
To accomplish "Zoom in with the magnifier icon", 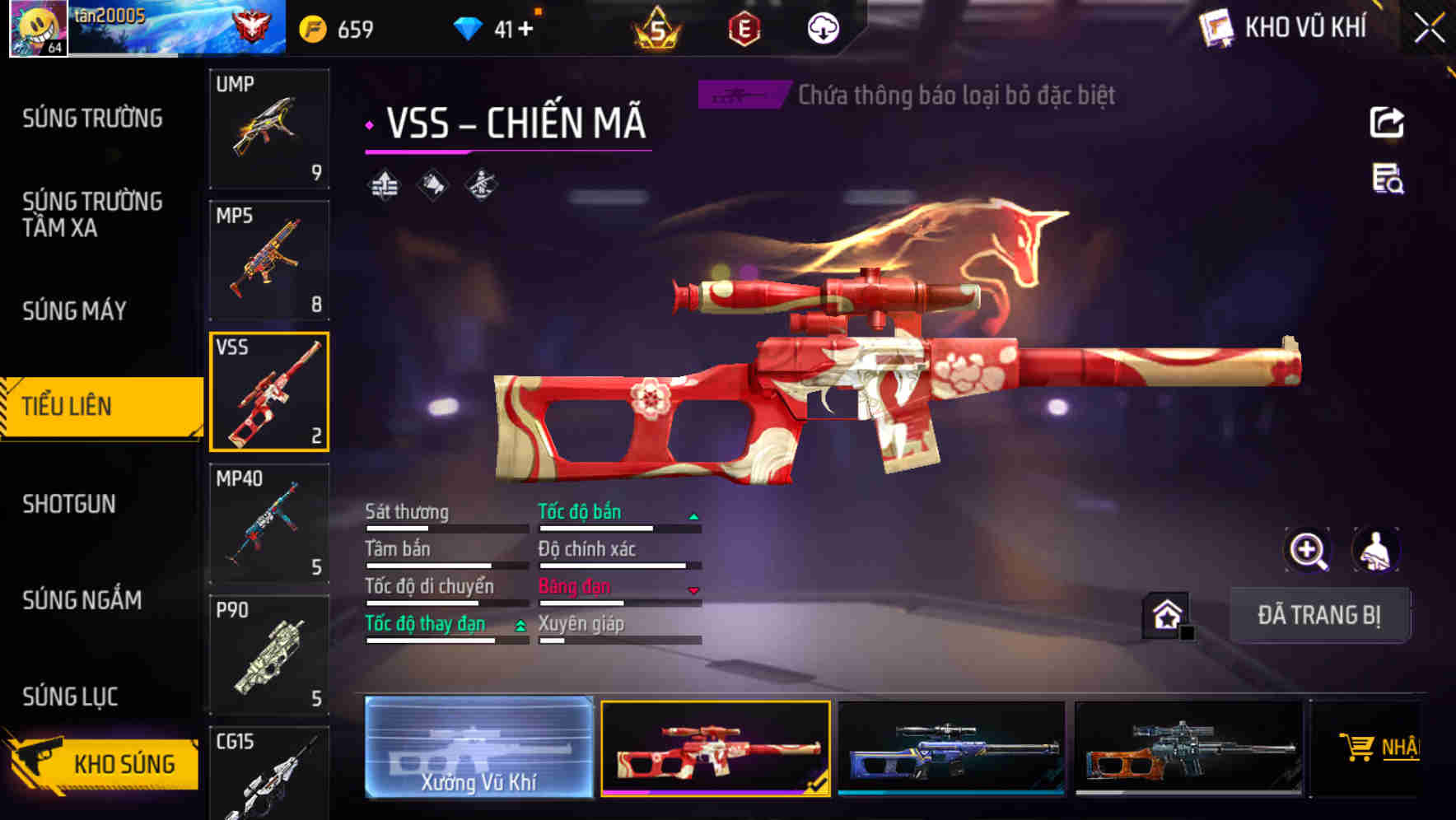I will point(1308,550).
